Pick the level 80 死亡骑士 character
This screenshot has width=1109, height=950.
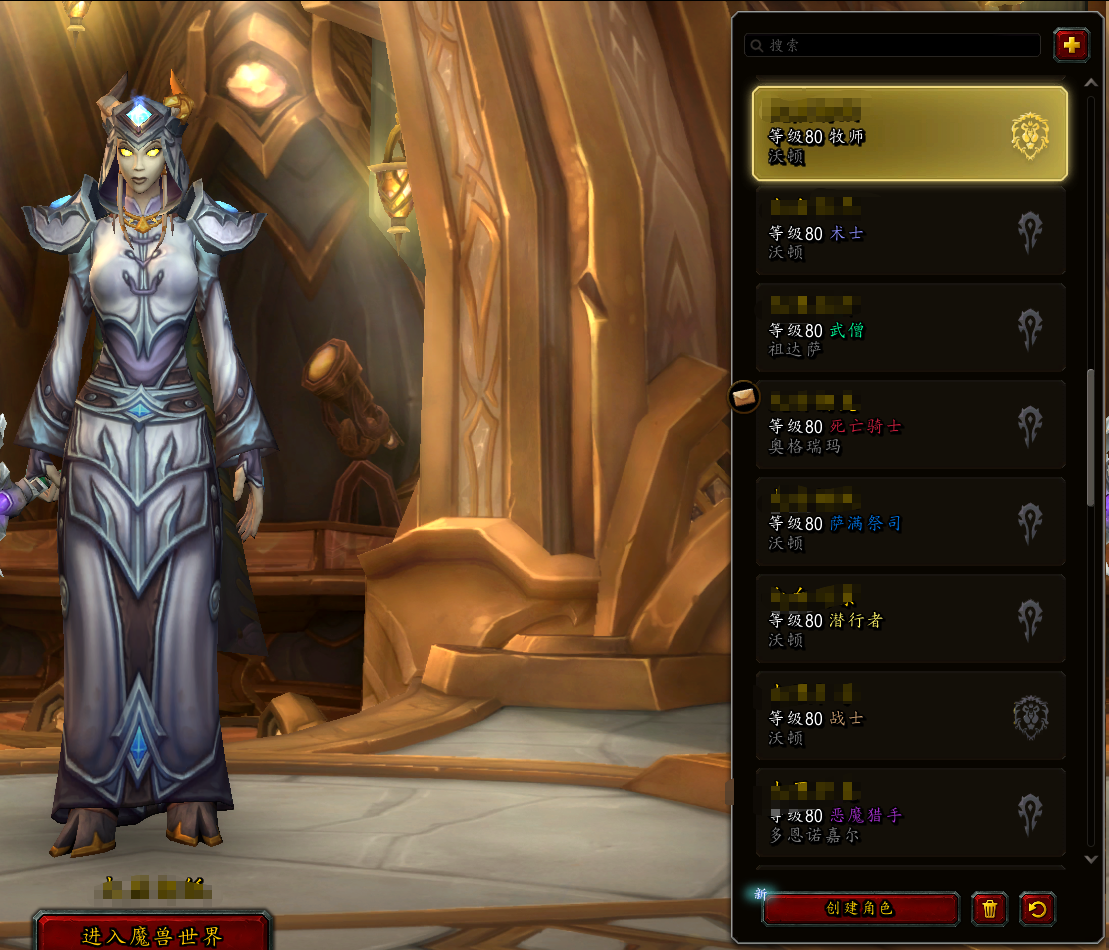pos(909,425)
